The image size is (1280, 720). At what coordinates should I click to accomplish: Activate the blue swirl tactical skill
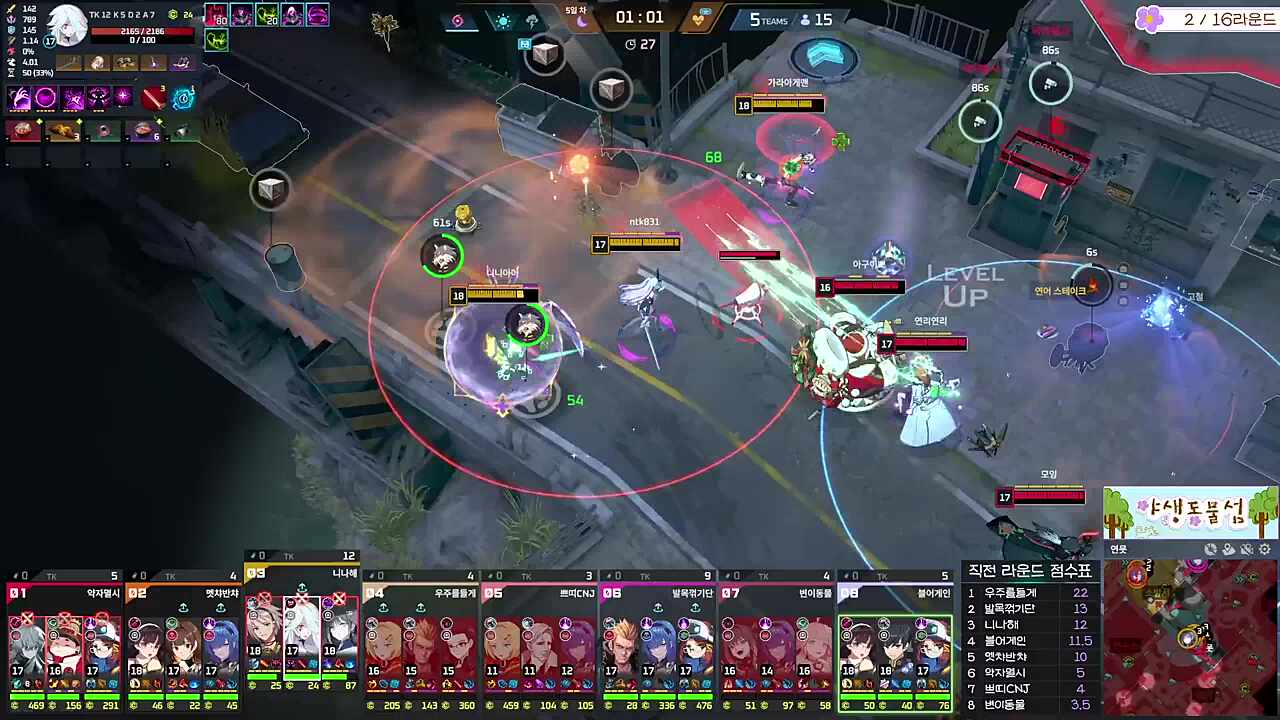coord(183,98)
